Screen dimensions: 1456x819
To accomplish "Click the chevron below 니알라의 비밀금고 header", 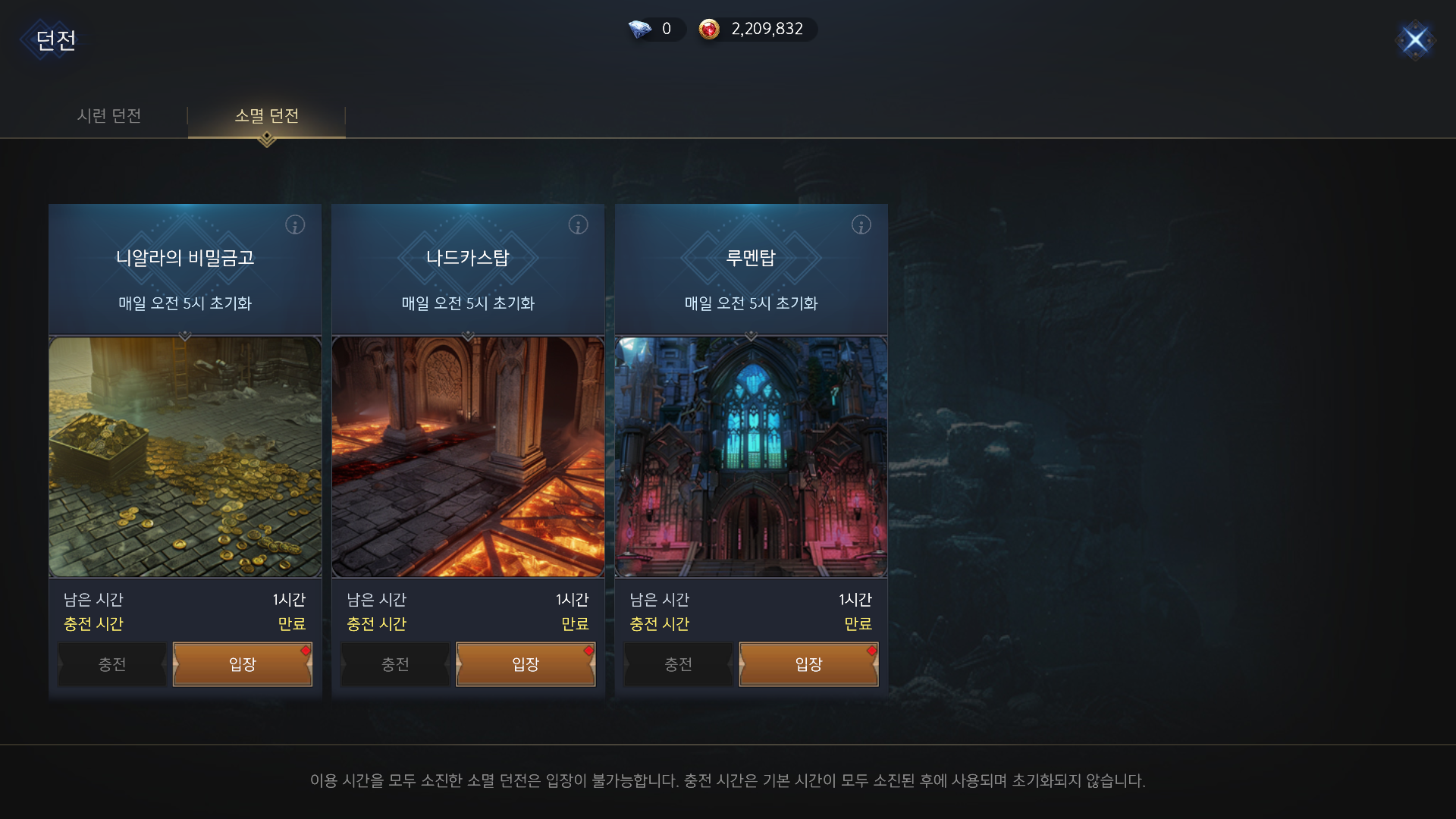I will click(x=184, y=336).
